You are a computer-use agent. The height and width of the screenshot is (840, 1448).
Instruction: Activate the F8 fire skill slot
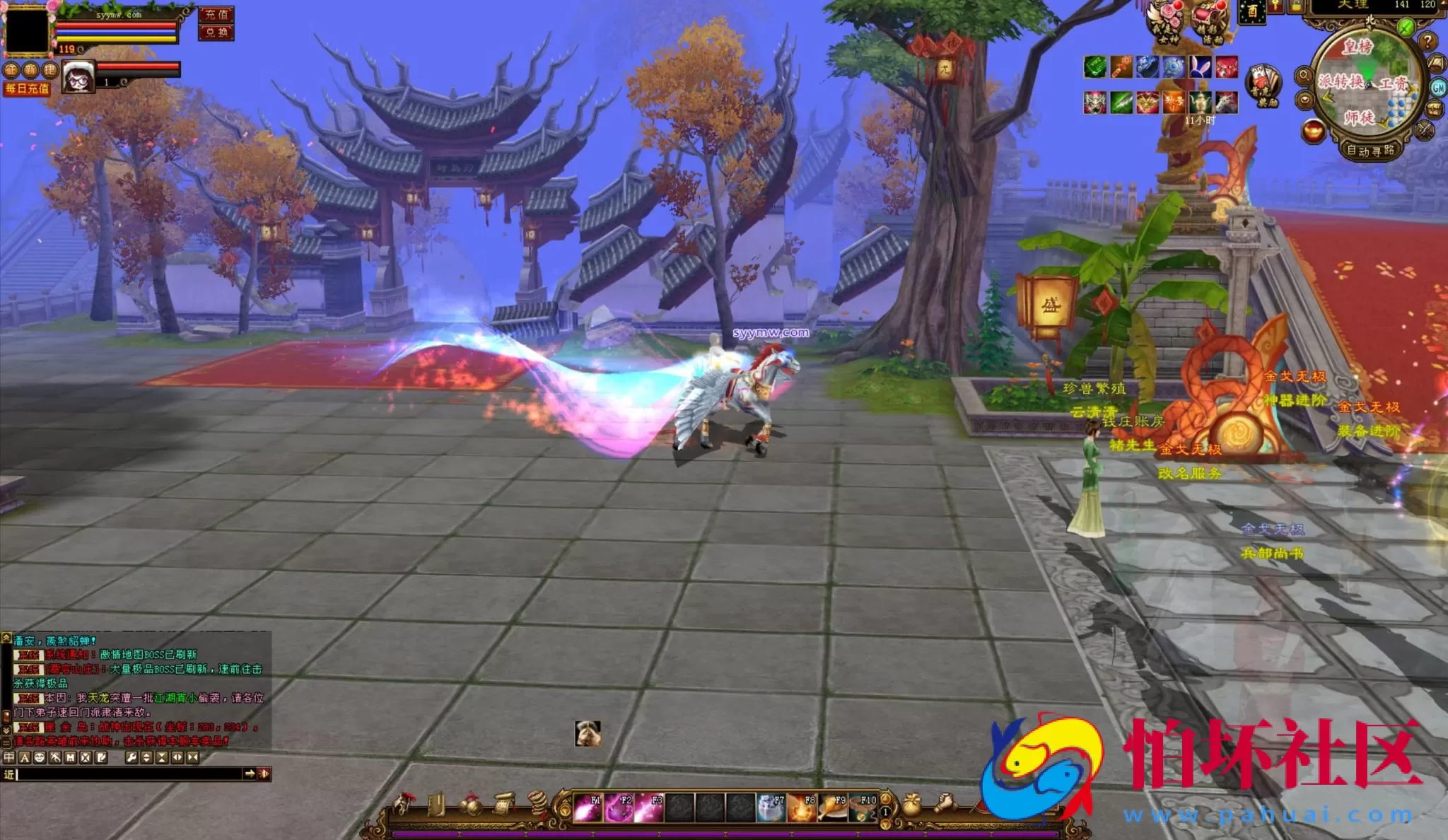coord(802,807)
